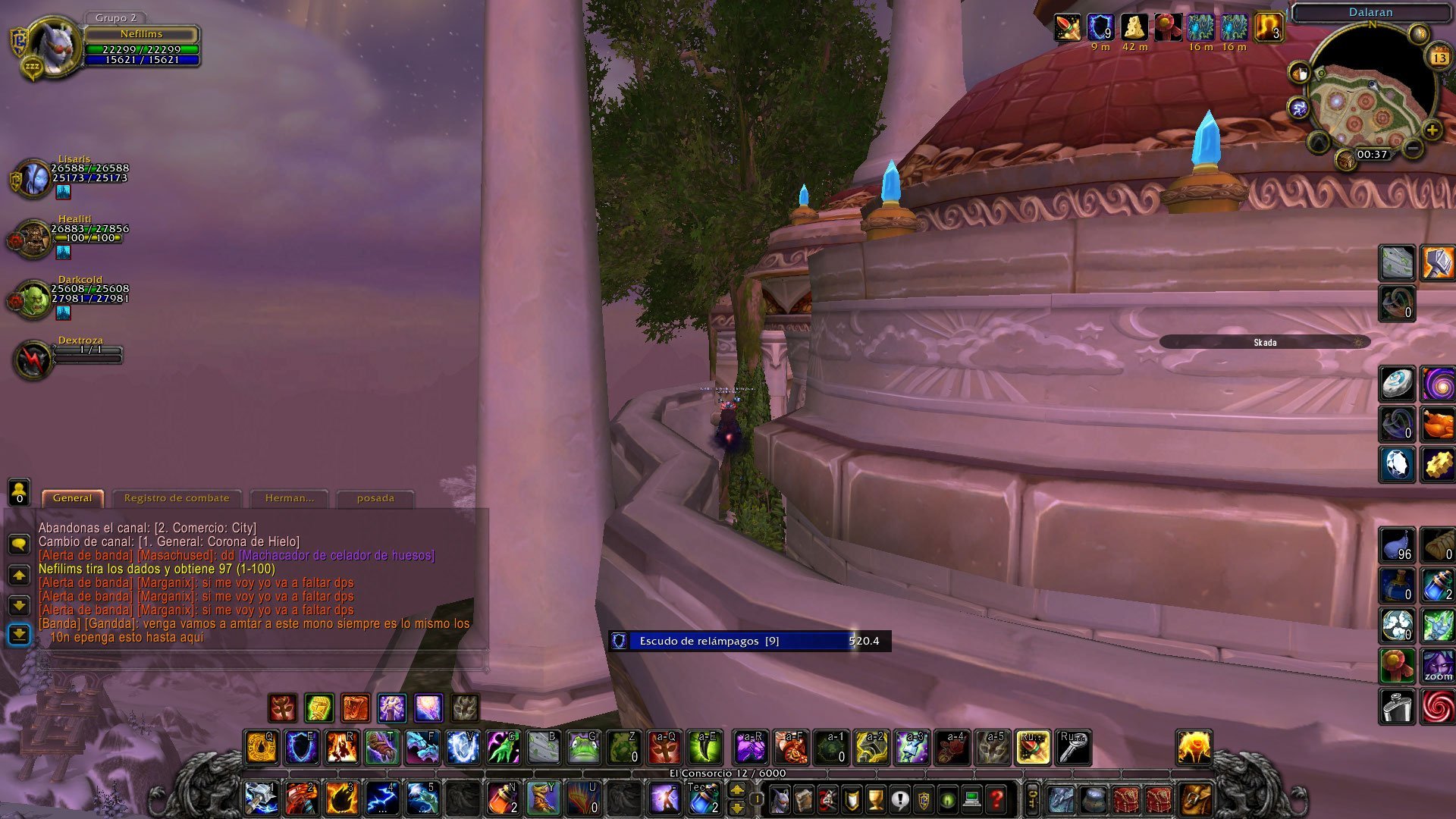Screen dimensions: 1456x819
Task: Open the achievements trophy cup button
Action: coord(876,799)
